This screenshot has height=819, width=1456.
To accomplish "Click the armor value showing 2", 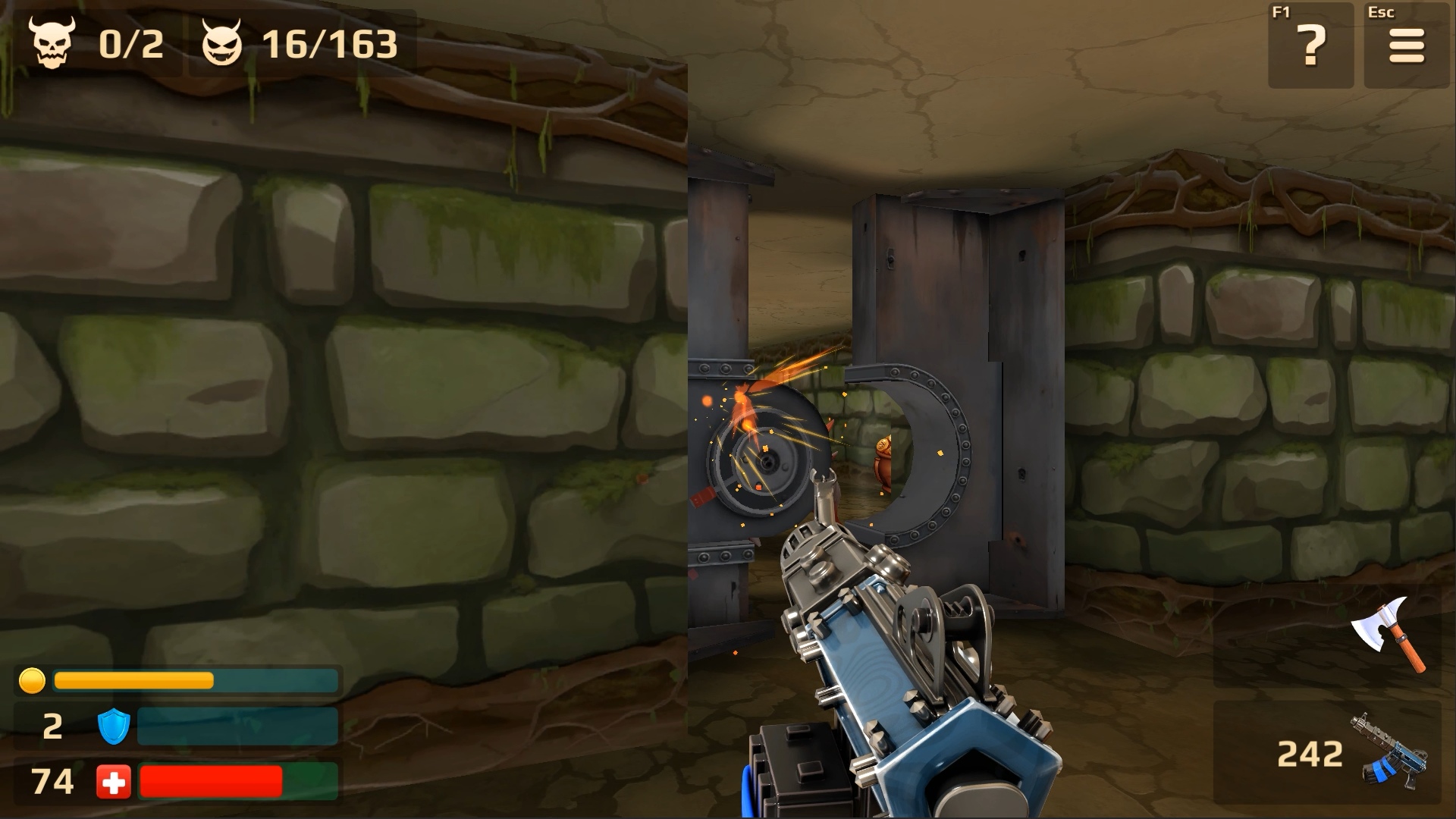I will click(52, 726).
